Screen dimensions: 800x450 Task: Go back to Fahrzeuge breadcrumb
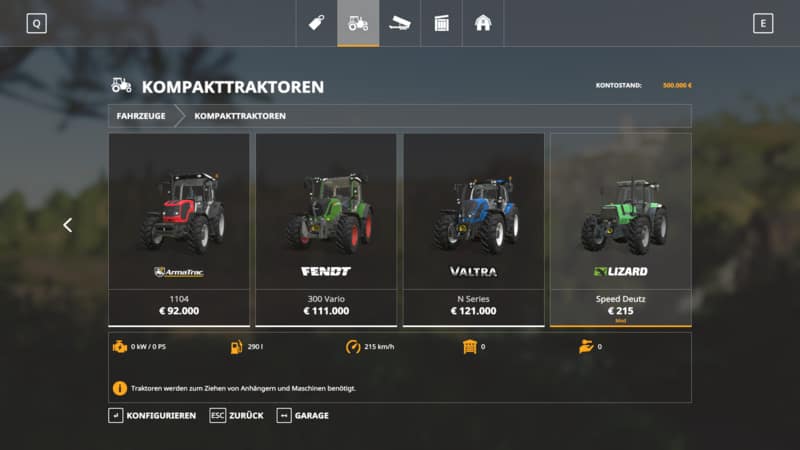[x=141, y=116]
